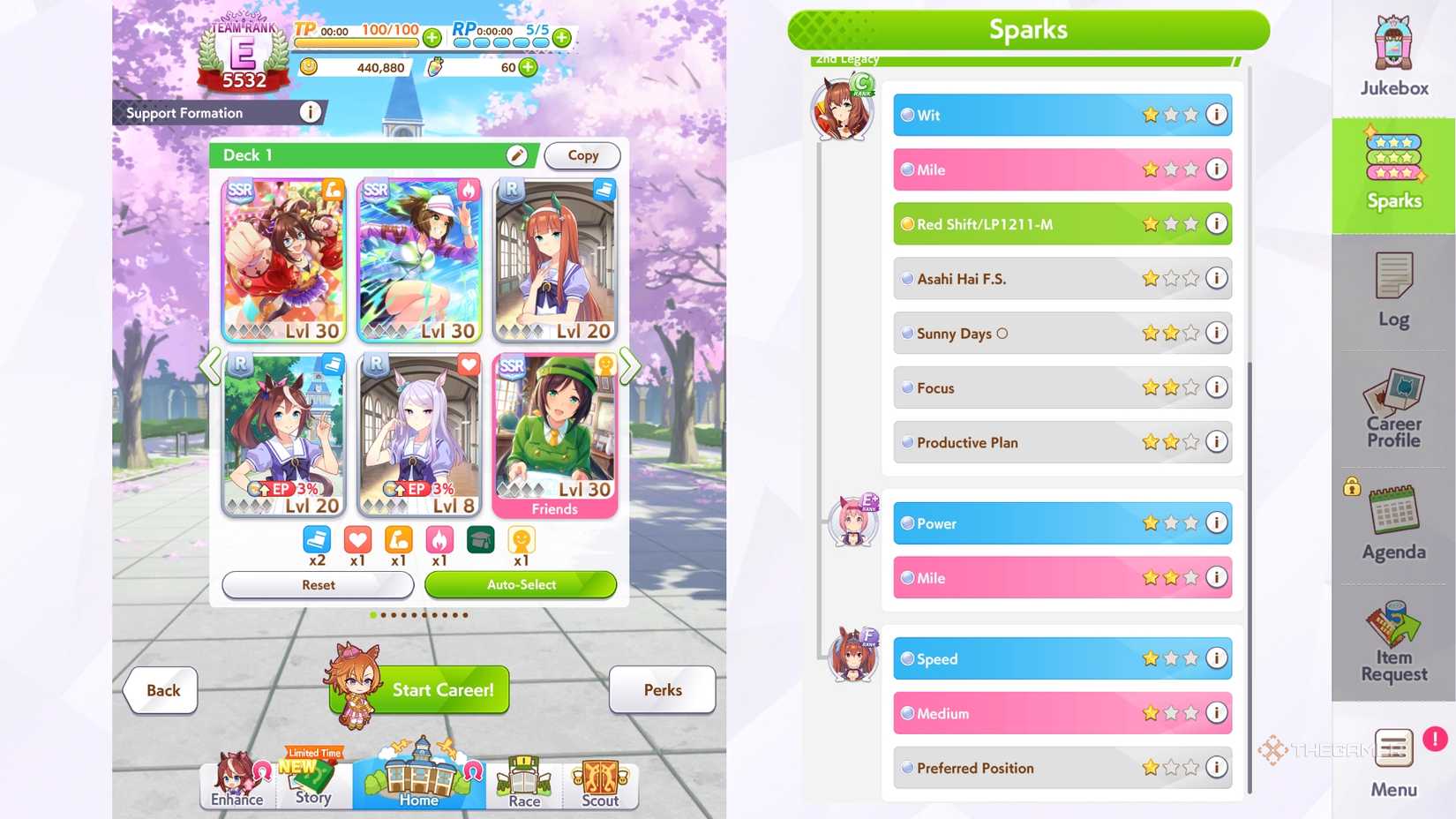Edit Deck 1 name via pencil icon

click(517, 155)
